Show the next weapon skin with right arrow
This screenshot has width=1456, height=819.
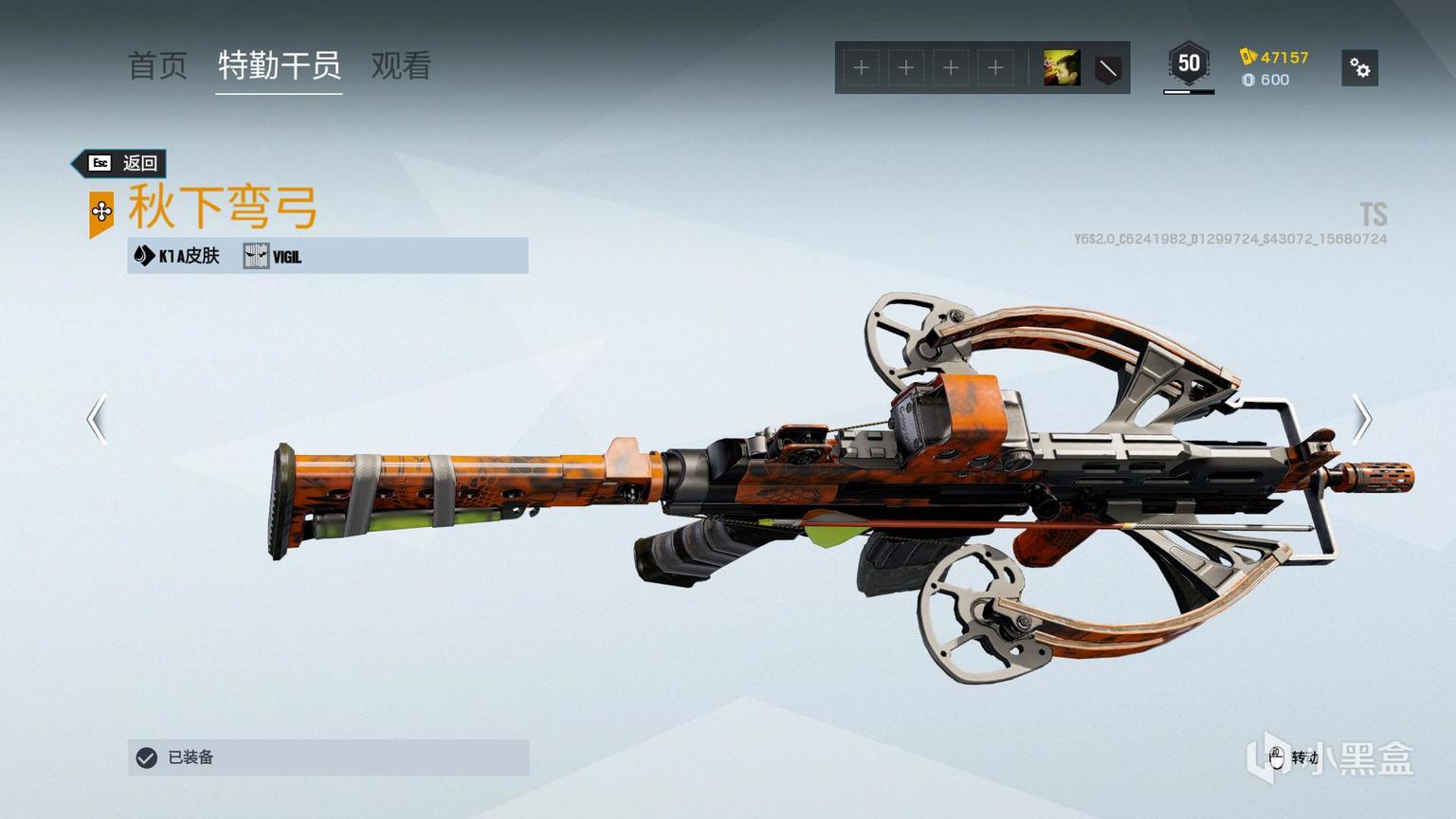(x=1361, y=419)
